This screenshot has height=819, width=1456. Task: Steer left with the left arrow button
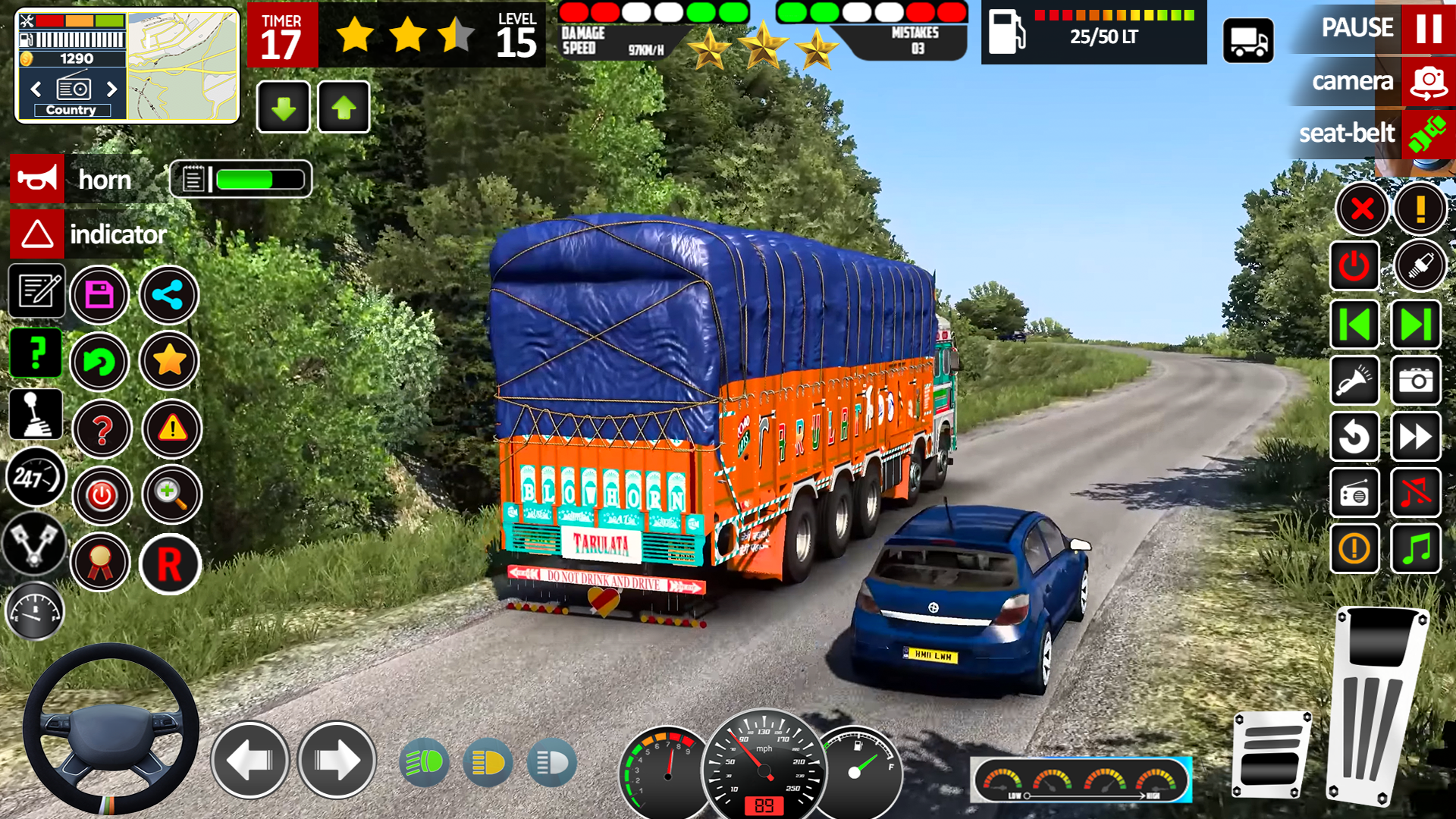point(249,760)
